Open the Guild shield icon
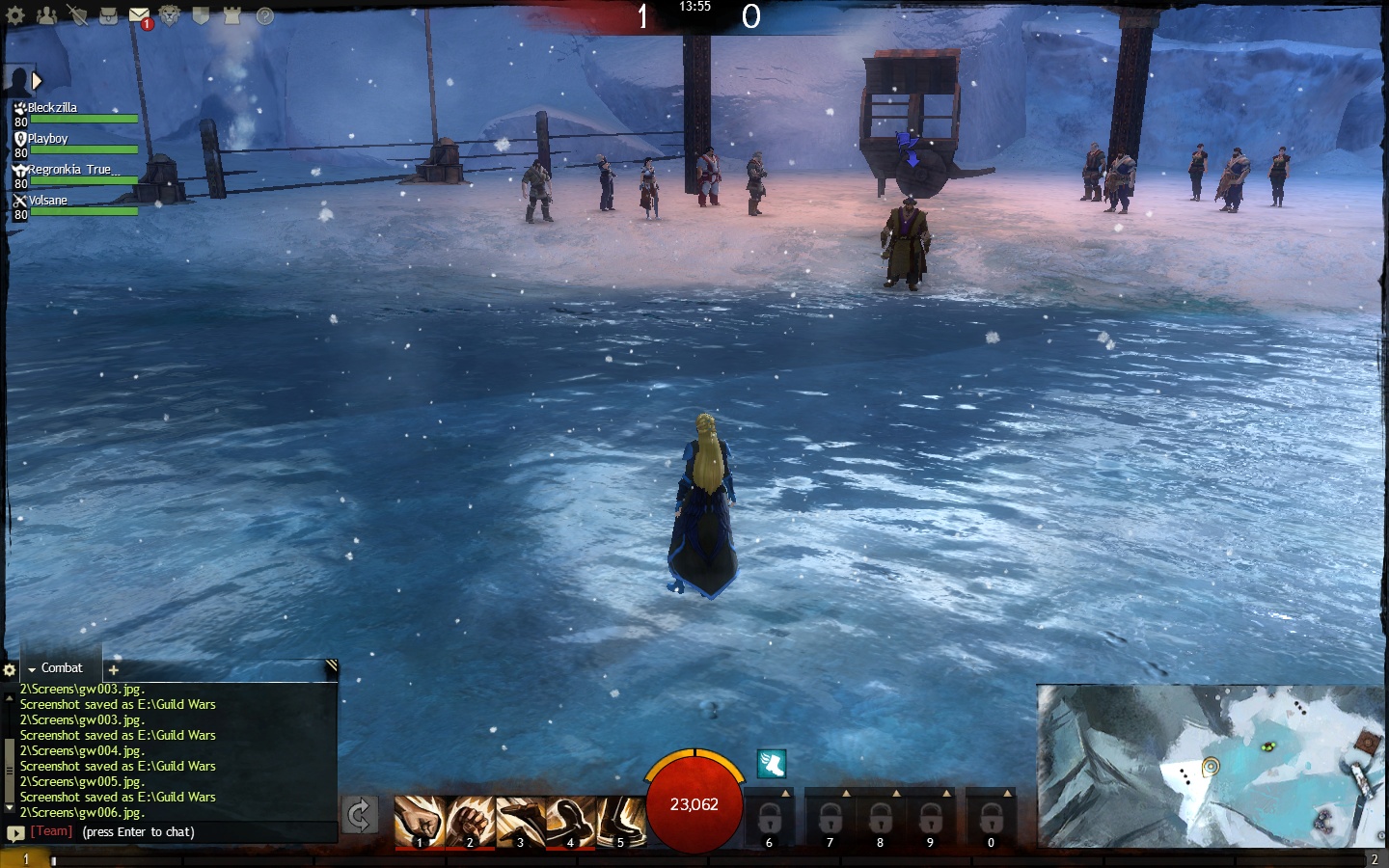The image size is (1389, 868). (201, 15)
